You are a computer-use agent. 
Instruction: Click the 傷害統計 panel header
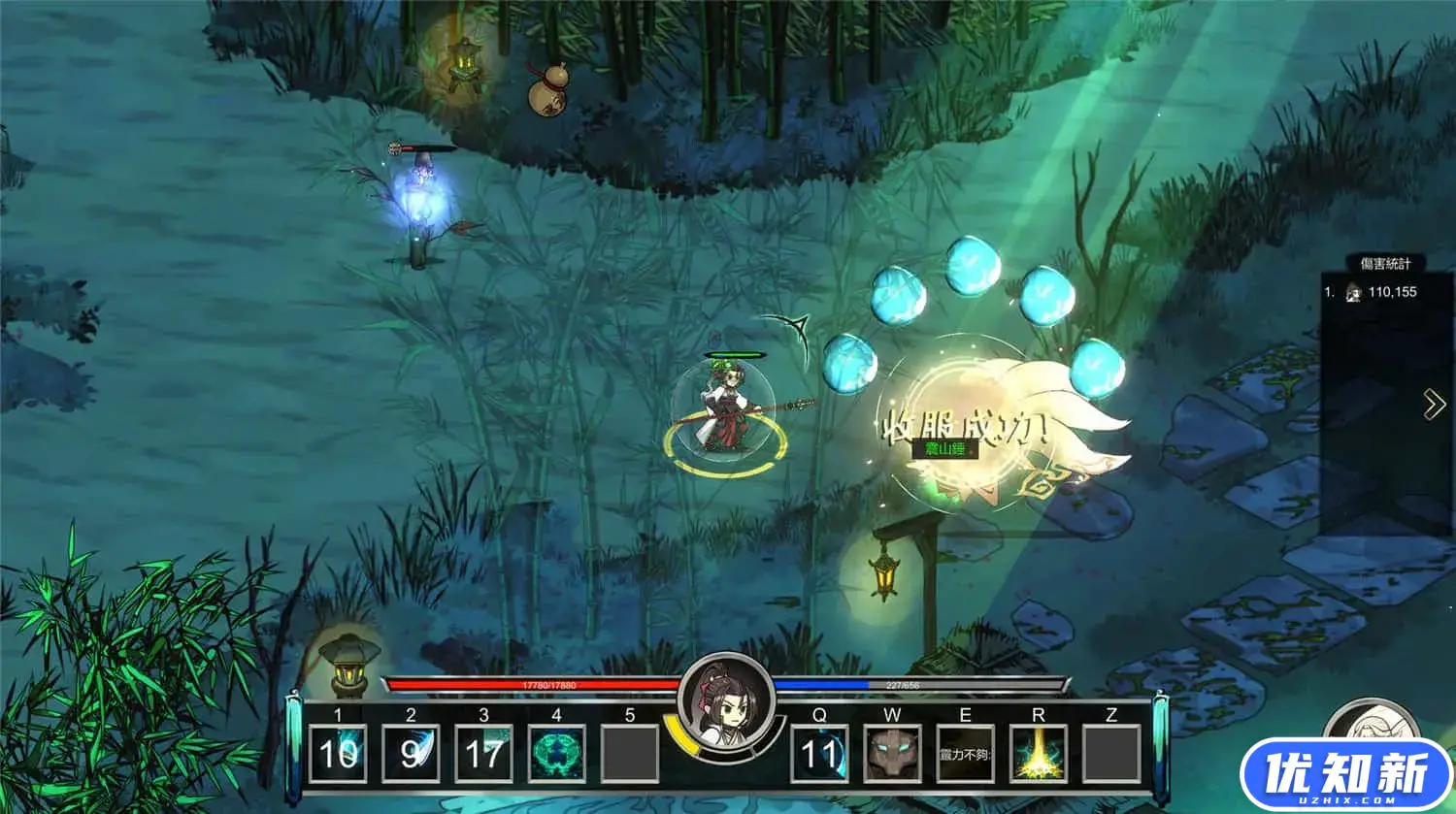(x=1385, y=264)
